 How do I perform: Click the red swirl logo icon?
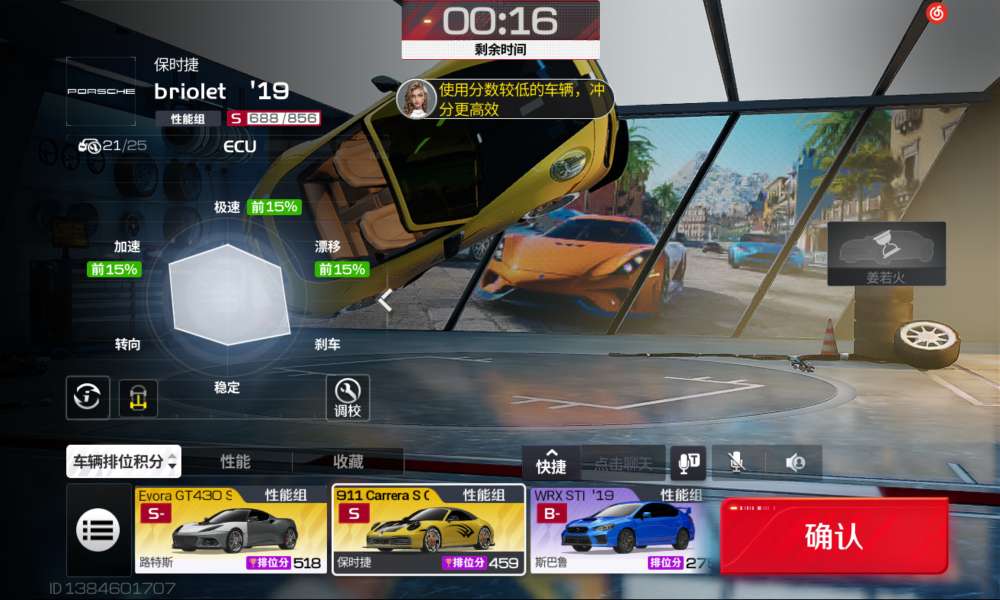coord(936,14)
